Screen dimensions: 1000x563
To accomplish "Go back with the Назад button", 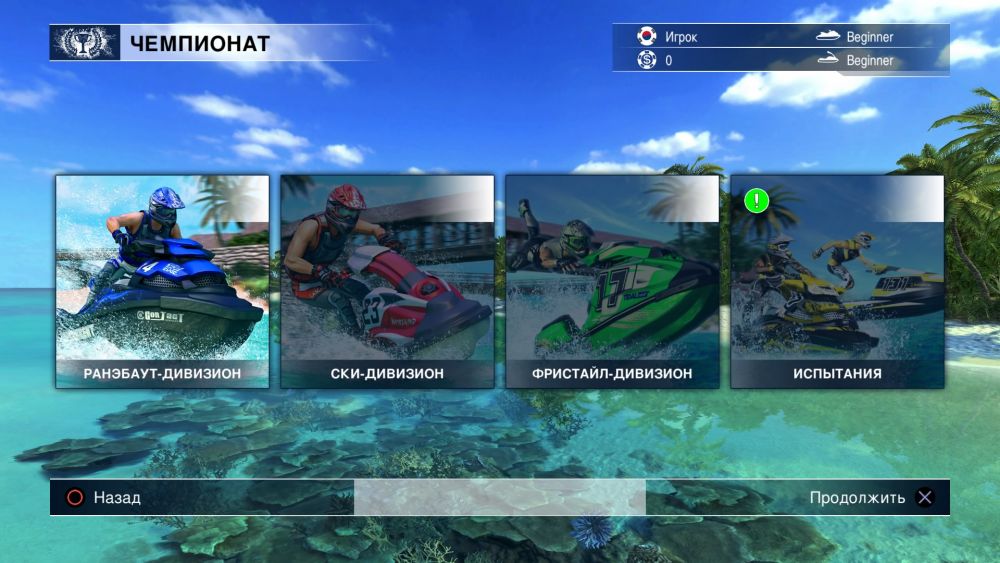I will (103, 498).
